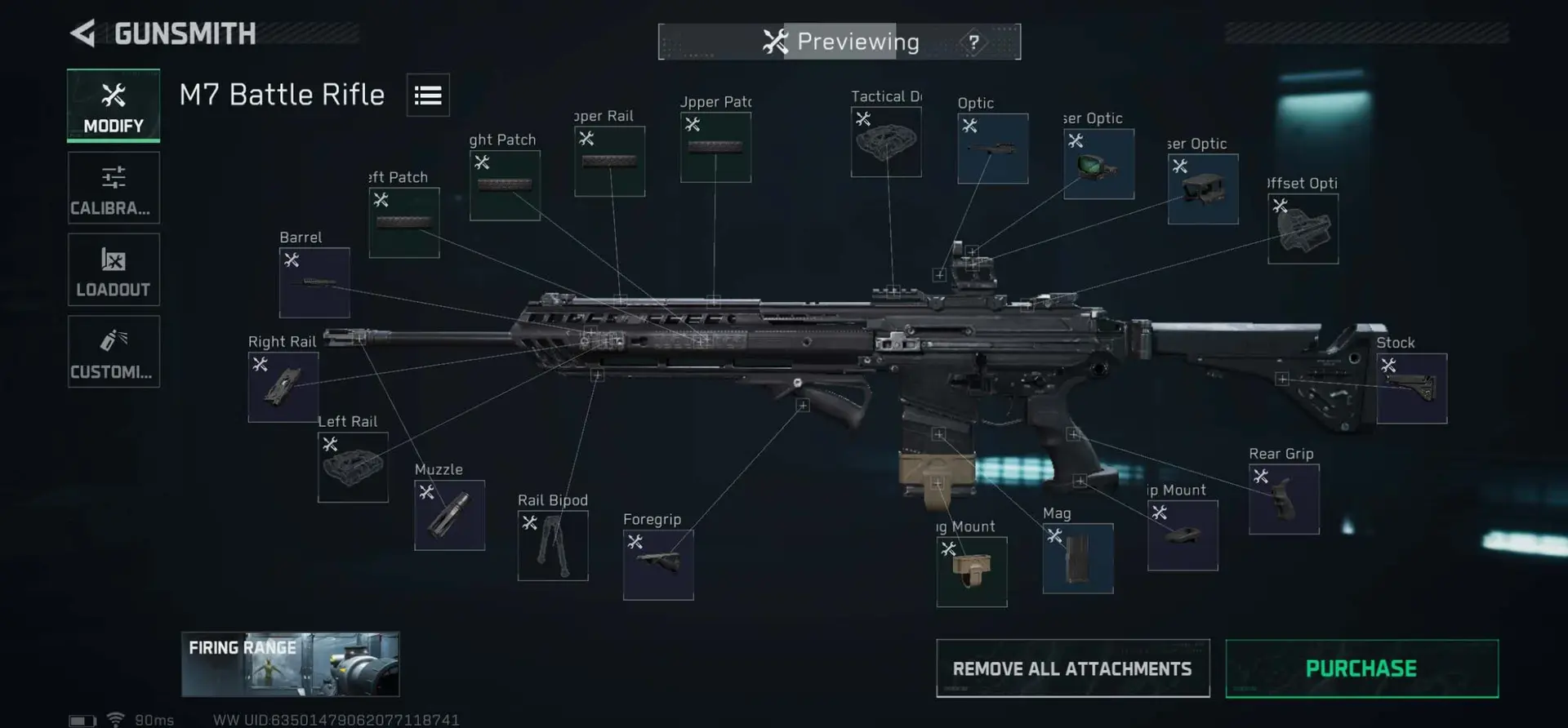Open the Optic attachment slot
Viewport: 1568px width, 728px height.
992,149
